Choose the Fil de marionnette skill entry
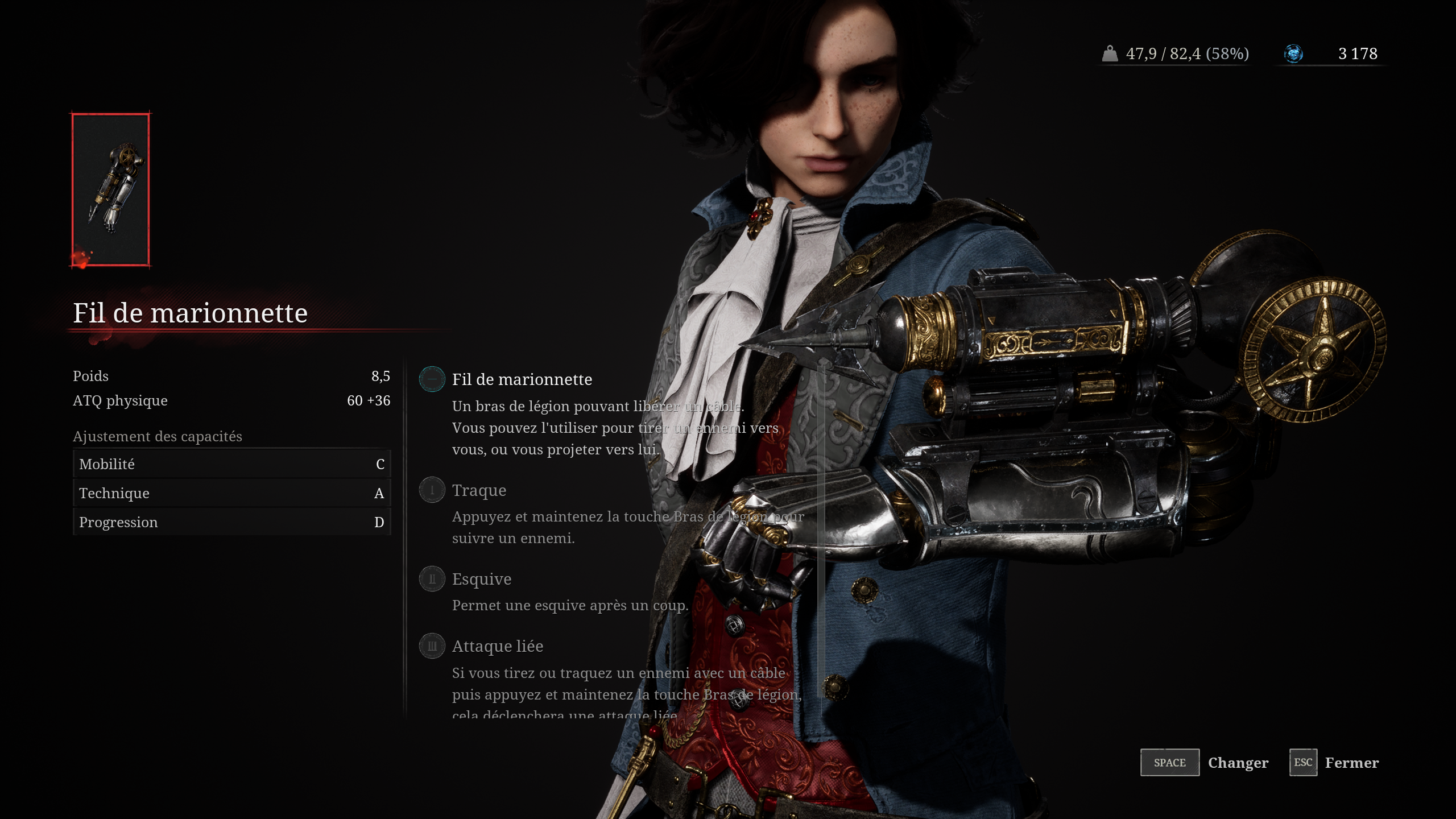Image resolution: width=1456 pixels, height=819 pixels. coord(521,379)
